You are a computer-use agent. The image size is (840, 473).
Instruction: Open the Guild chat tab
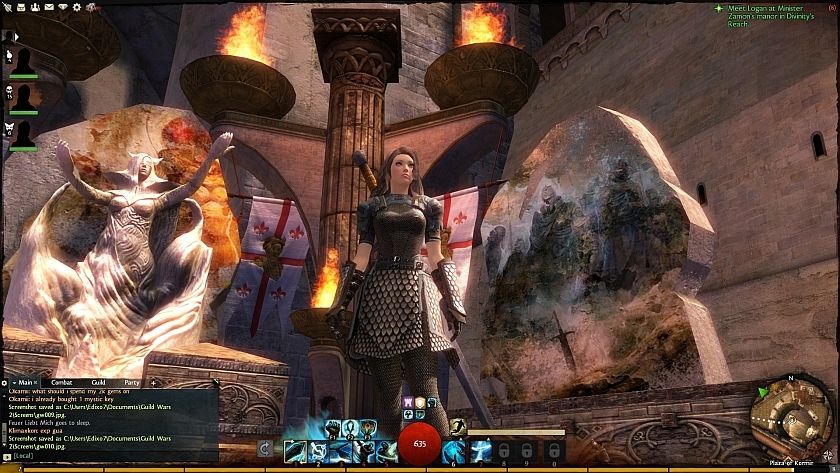pyautogui.click(x=99, y=382)
